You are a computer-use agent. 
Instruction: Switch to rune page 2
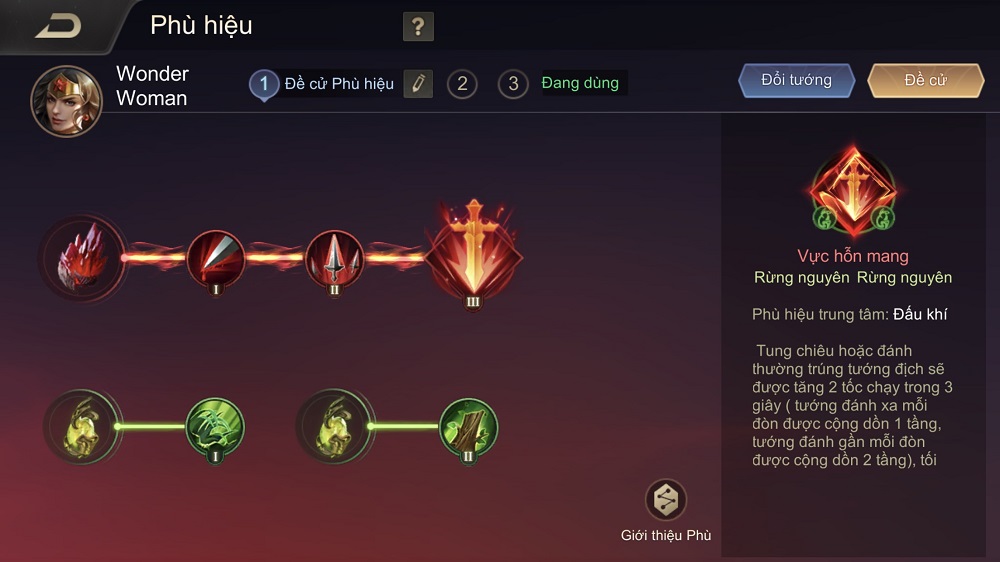point(462,84)
